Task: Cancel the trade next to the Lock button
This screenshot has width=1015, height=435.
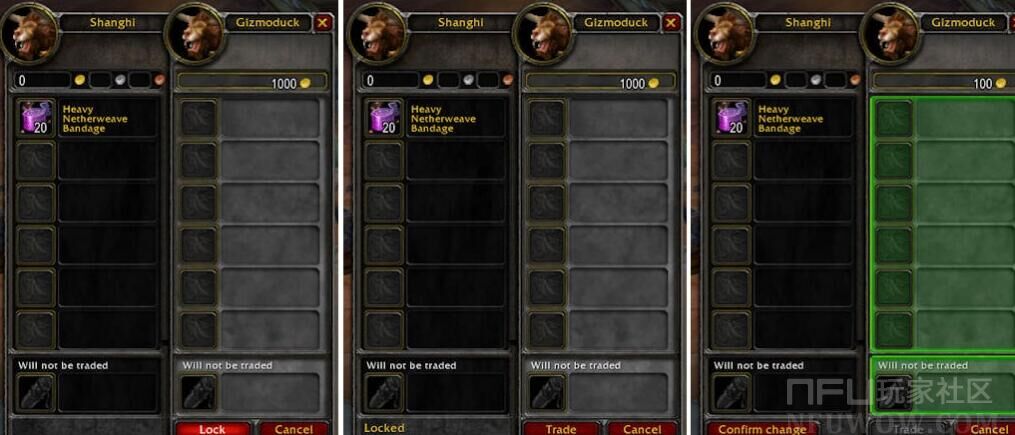Action: 293,429
